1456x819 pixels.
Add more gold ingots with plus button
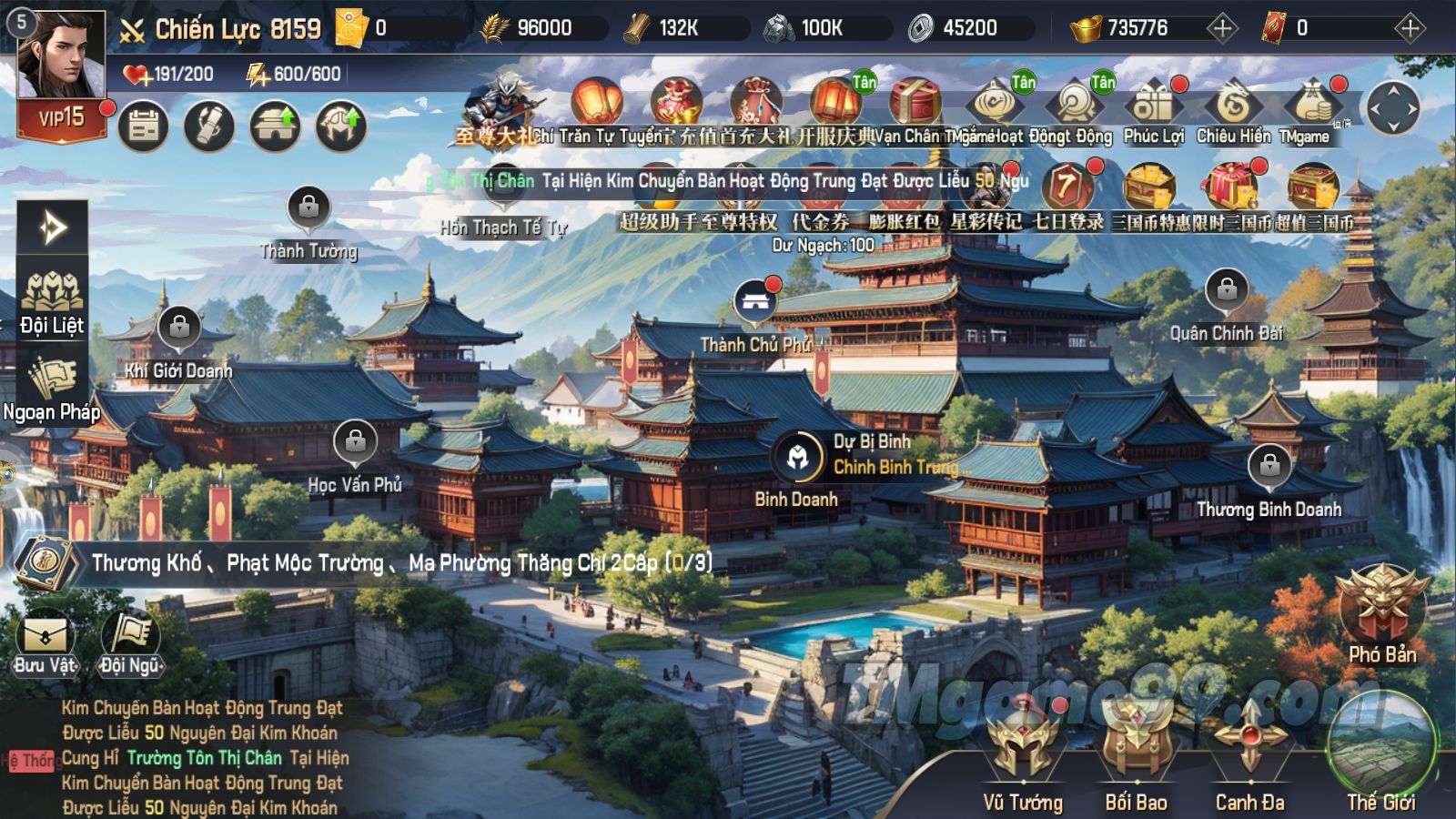1222,28
